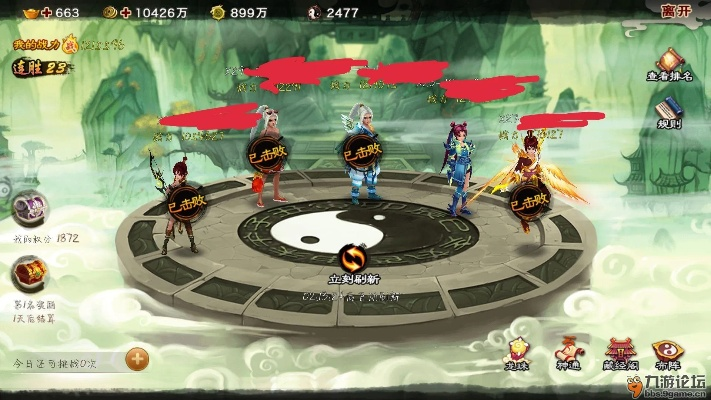This screenshot has height=400, width=711.
Task: Leave the arena with 离开 button
Action: pos(676,12)
